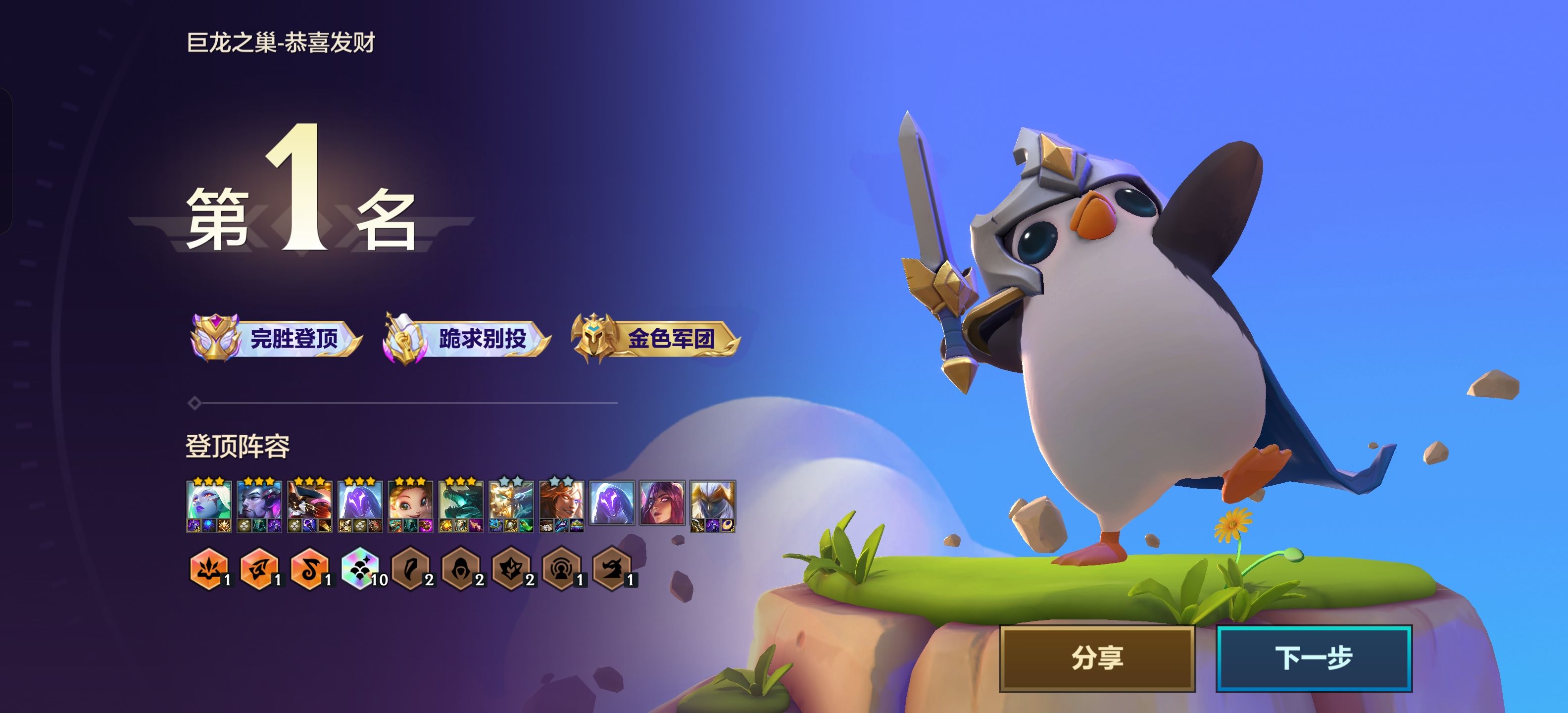The width and height of the screenshot is (1568, 713).
Task: Show the orange lotus crown trait
Action: (209, 569)
